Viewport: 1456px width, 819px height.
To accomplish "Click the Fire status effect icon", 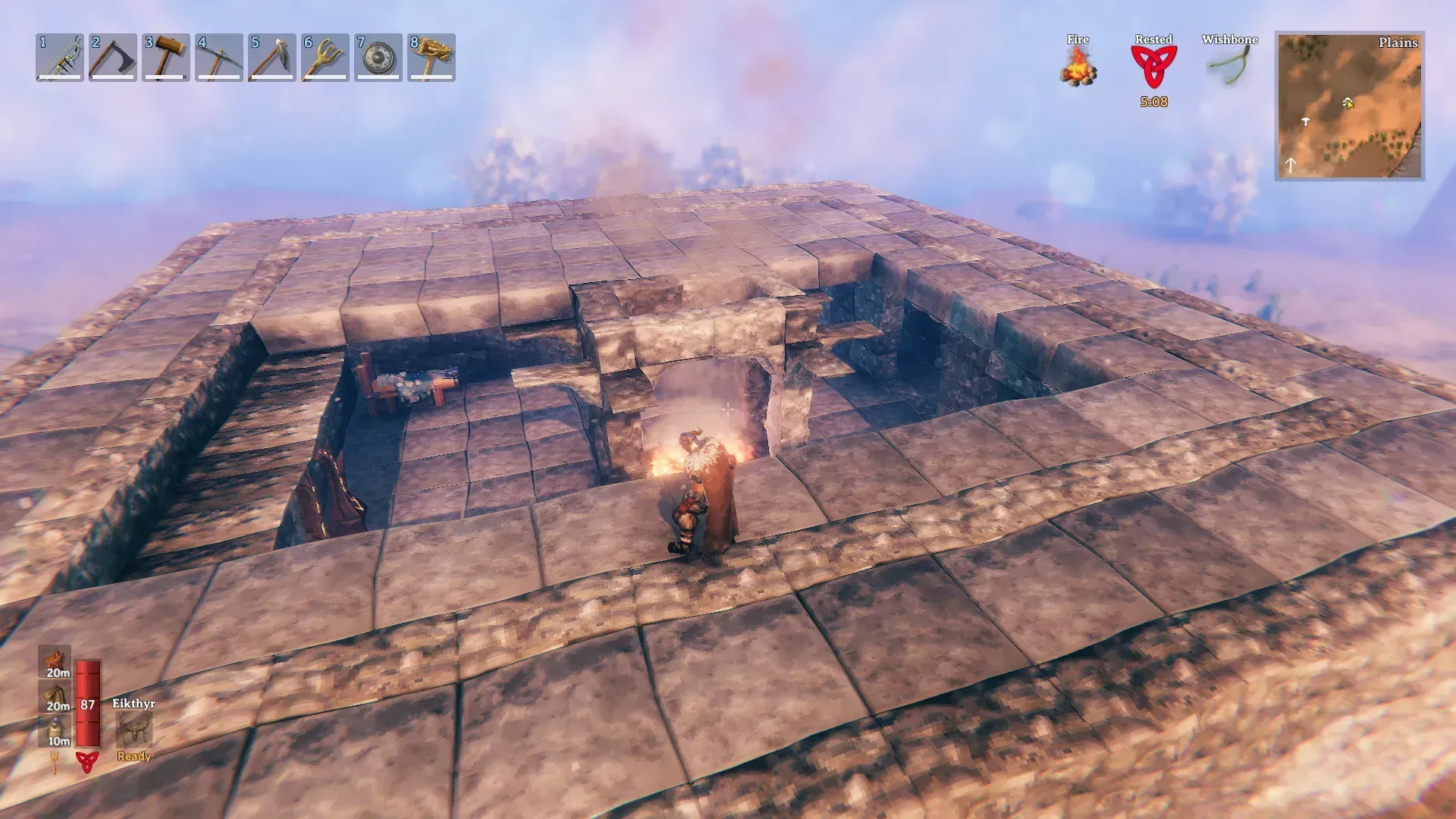I will (x=1078, y=66).
